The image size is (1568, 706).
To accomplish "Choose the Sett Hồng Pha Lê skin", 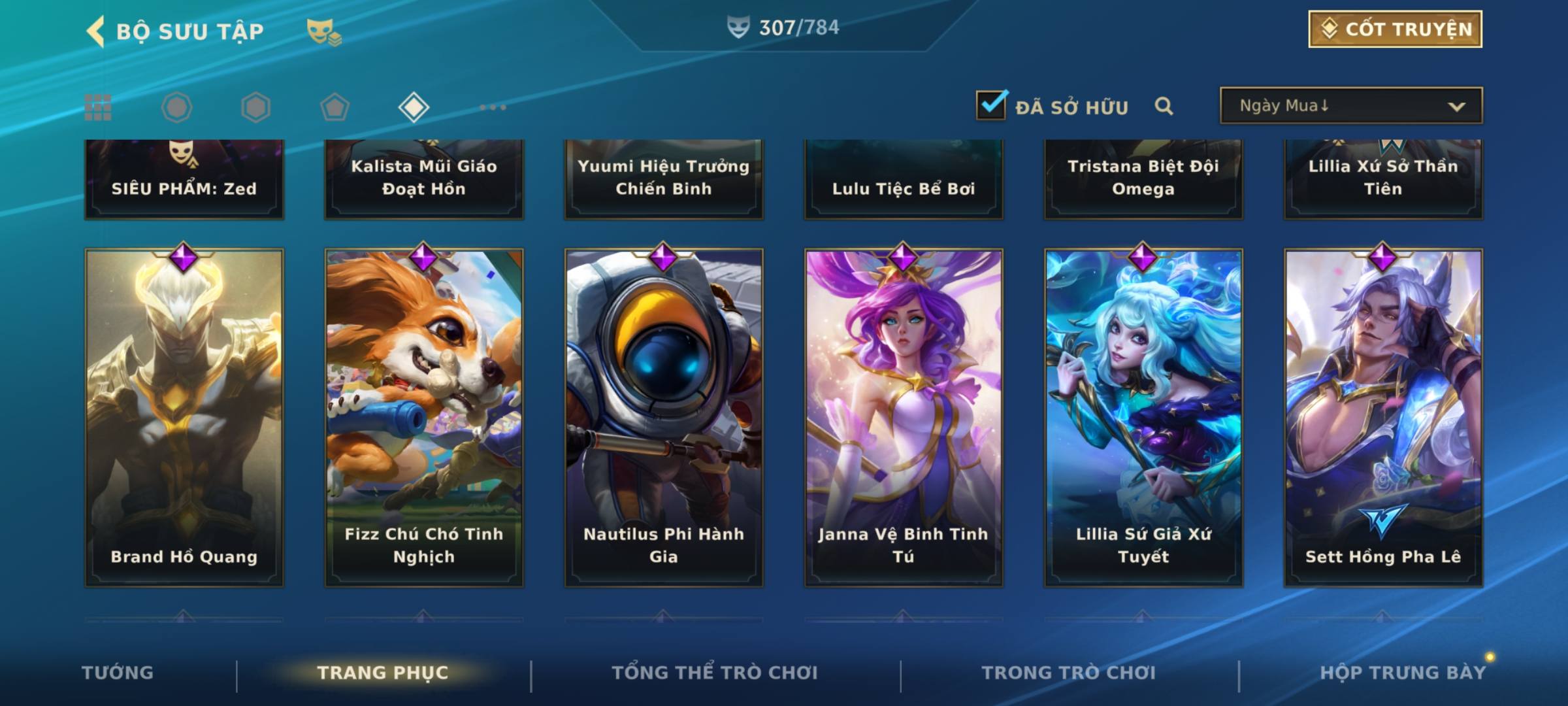I will click(x=1383, y=417).
